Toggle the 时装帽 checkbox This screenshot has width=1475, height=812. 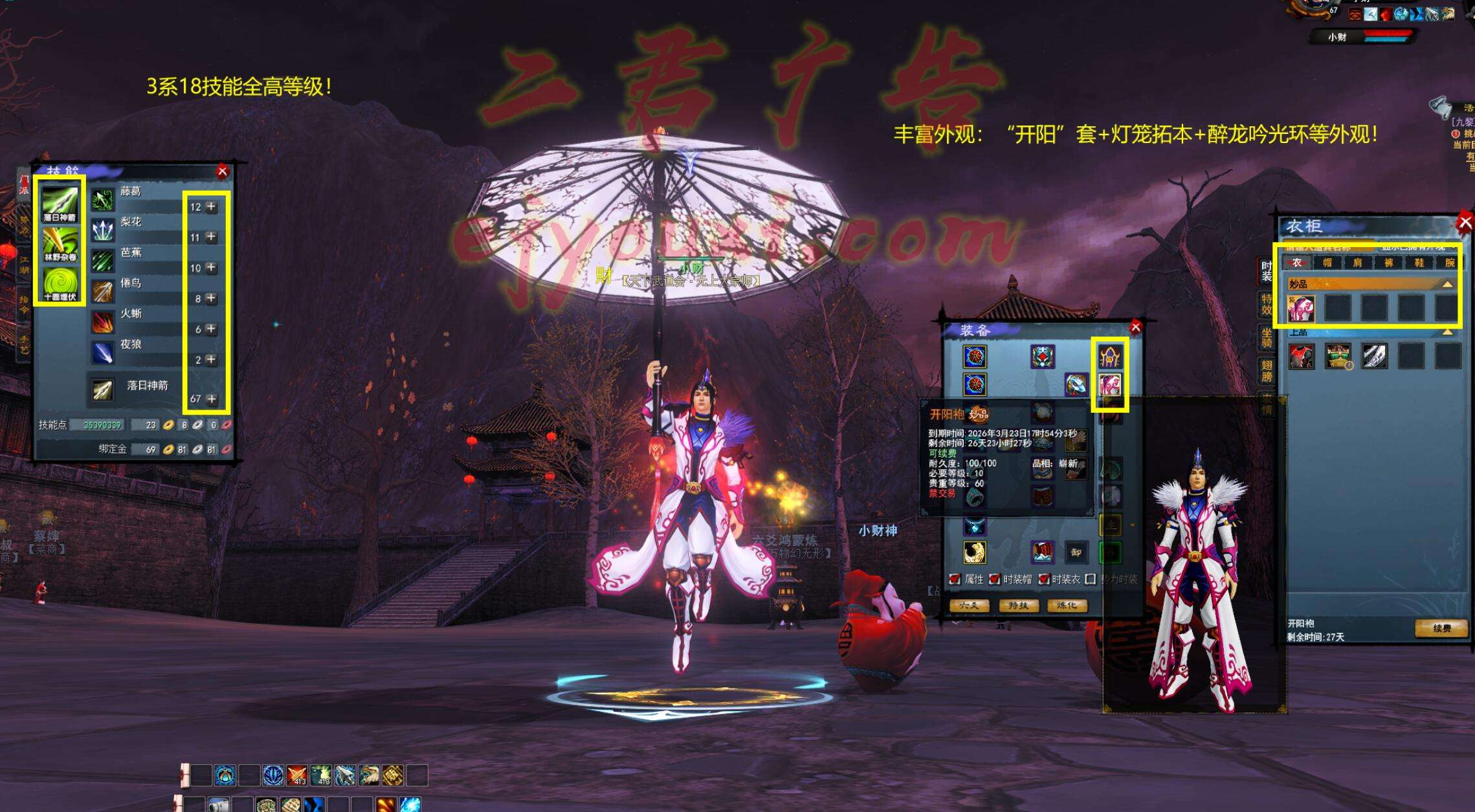pos(995,579)
